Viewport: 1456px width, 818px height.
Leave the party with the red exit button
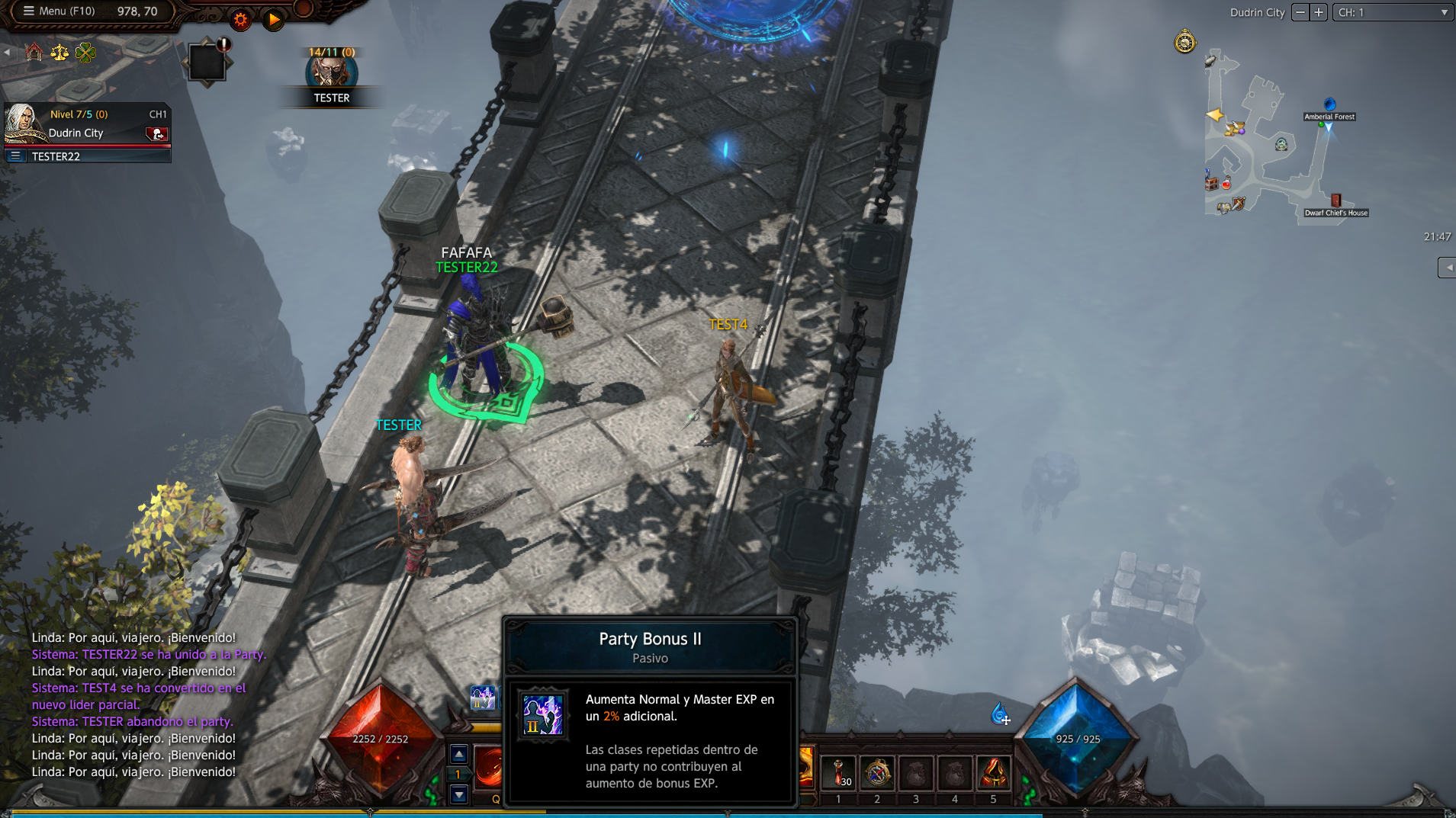pos(156,134)
